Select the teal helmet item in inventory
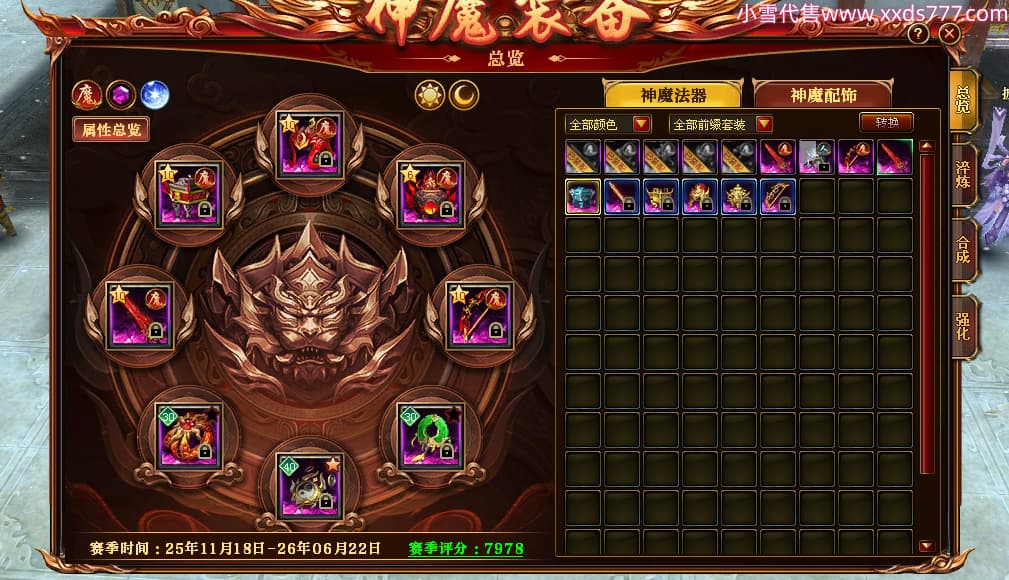The image size is (1009, 580). pos(582,197)
